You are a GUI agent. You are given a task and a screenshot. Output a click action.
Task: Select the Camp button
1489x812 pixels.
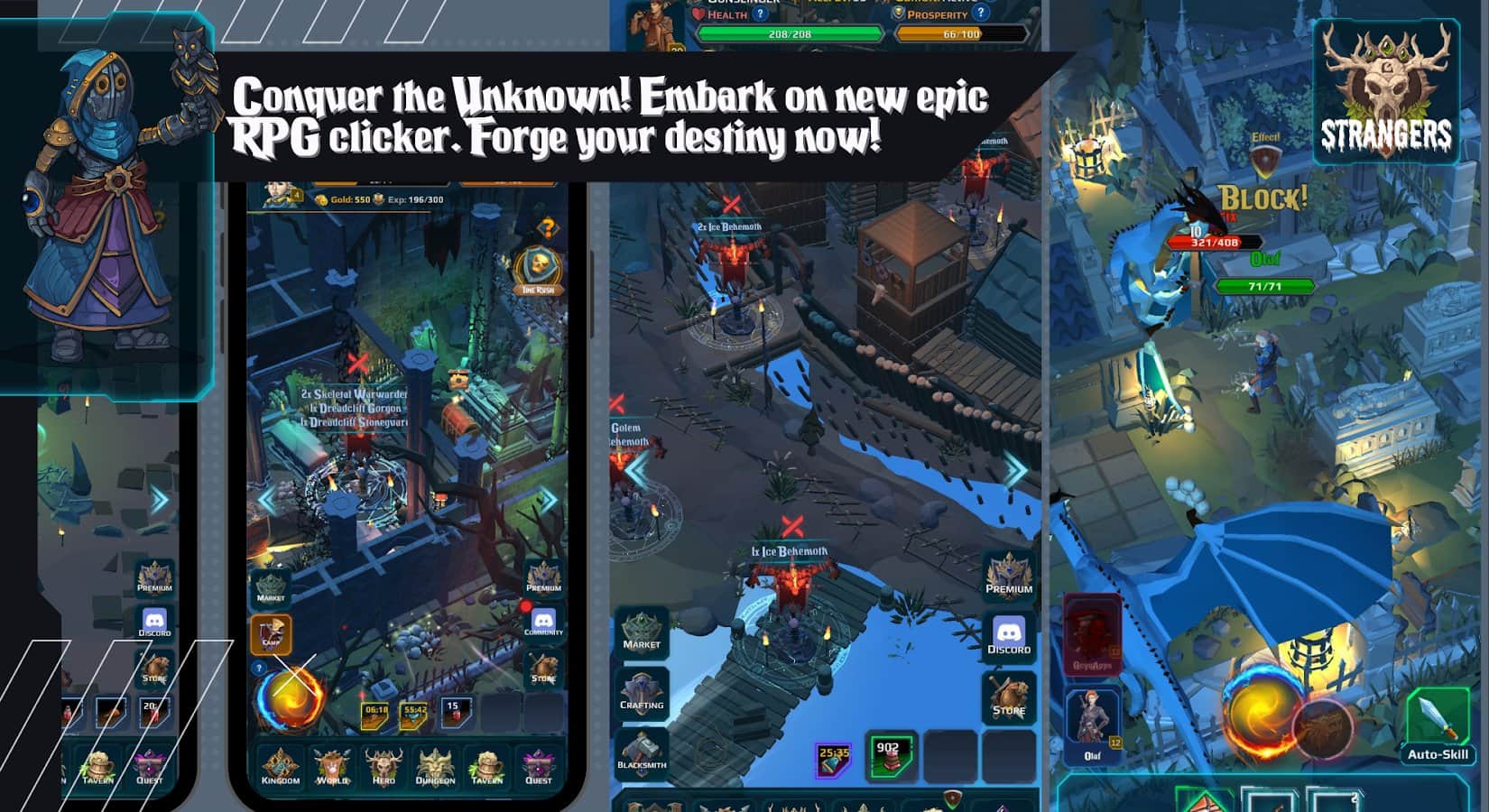[x=271, y=634]
